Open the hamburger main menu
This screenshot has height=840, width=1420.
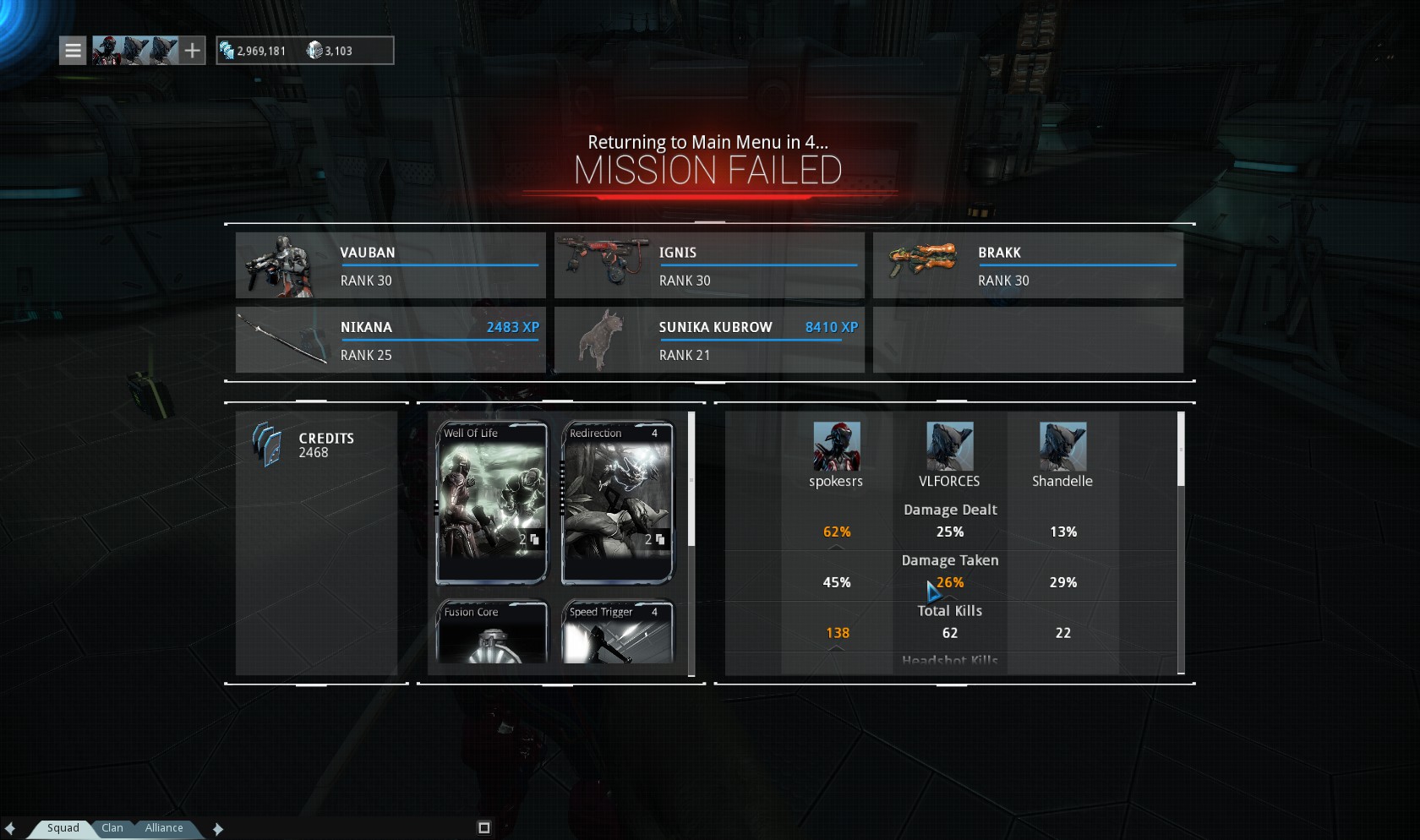tap(74, 51)
